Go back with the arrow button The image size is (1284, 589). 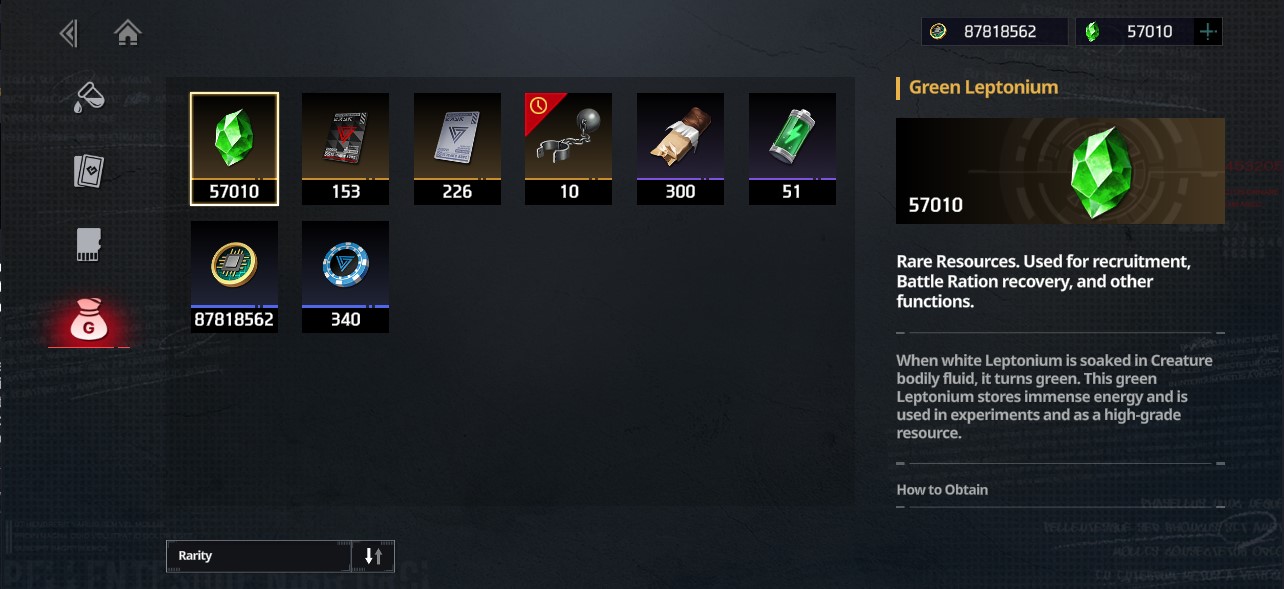coord(68,34)
